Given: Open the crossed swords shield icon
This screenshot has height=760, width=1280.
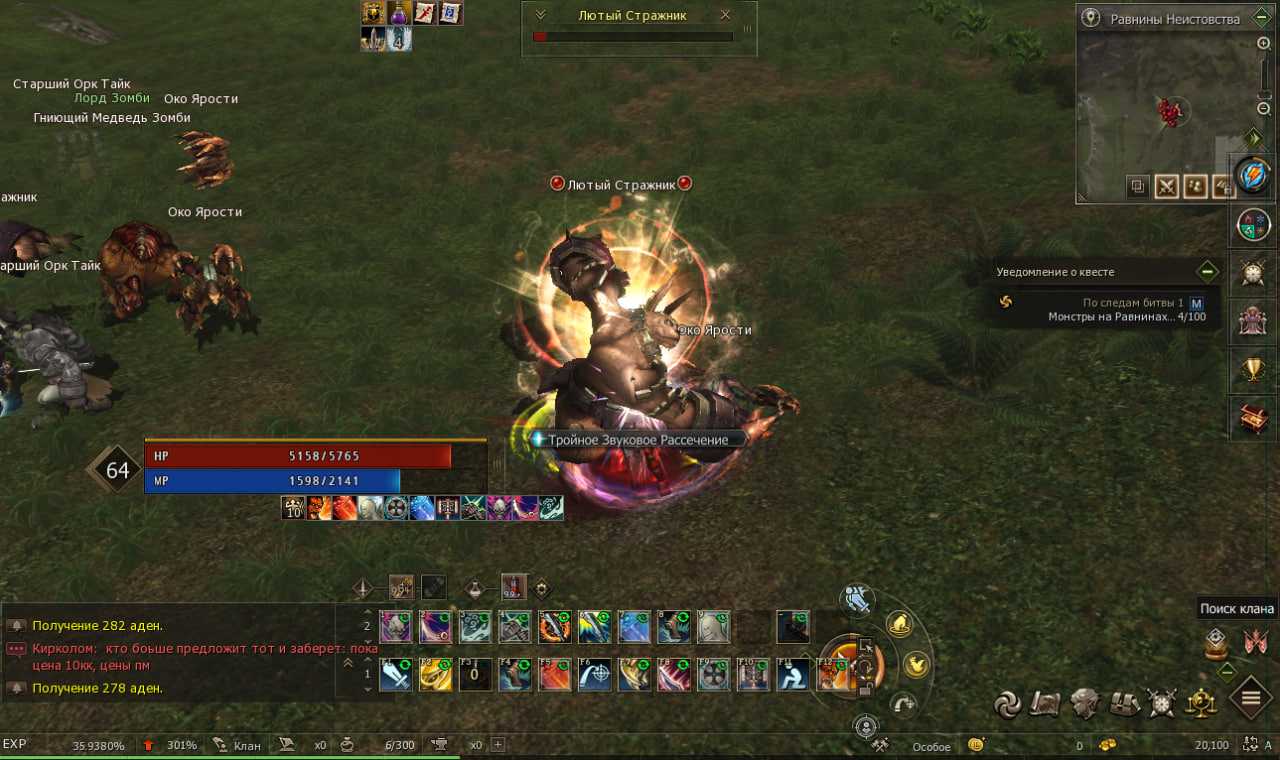Looking at the screenshot, I should click(1161, 703).
